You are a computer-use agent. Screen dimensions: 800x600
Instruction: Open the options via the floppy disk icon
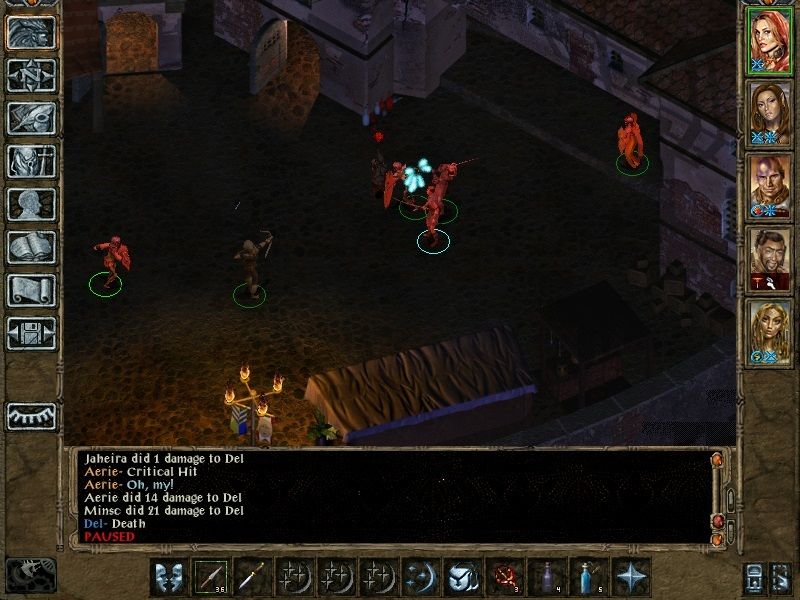[31, 333]
